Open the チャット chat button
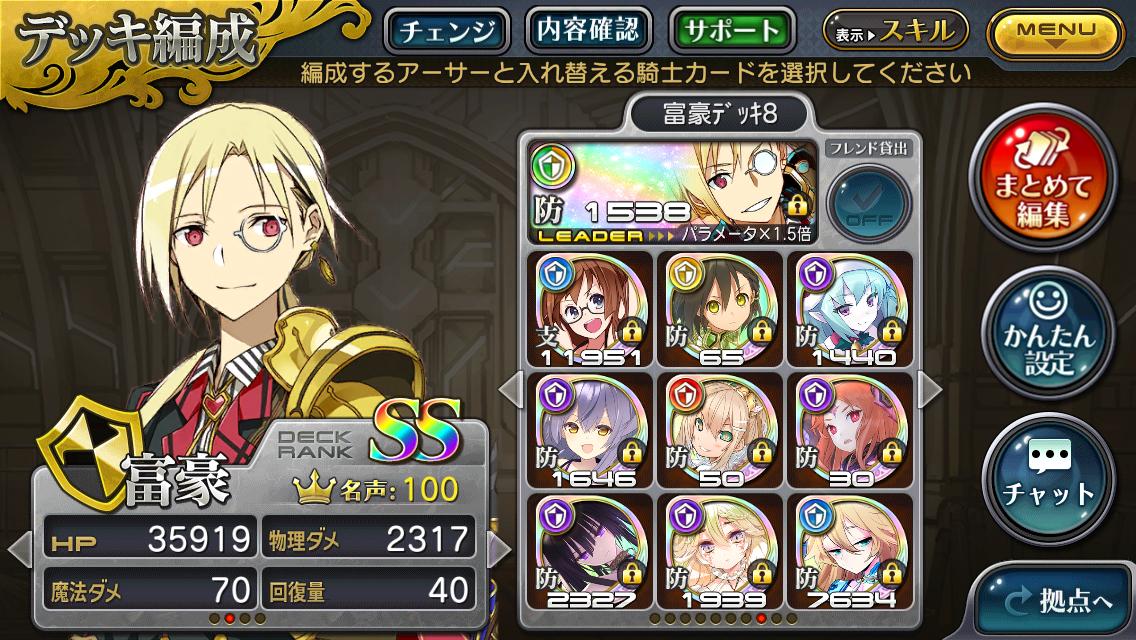The width and height of the screenshot is (1136, 640). 1048,481
